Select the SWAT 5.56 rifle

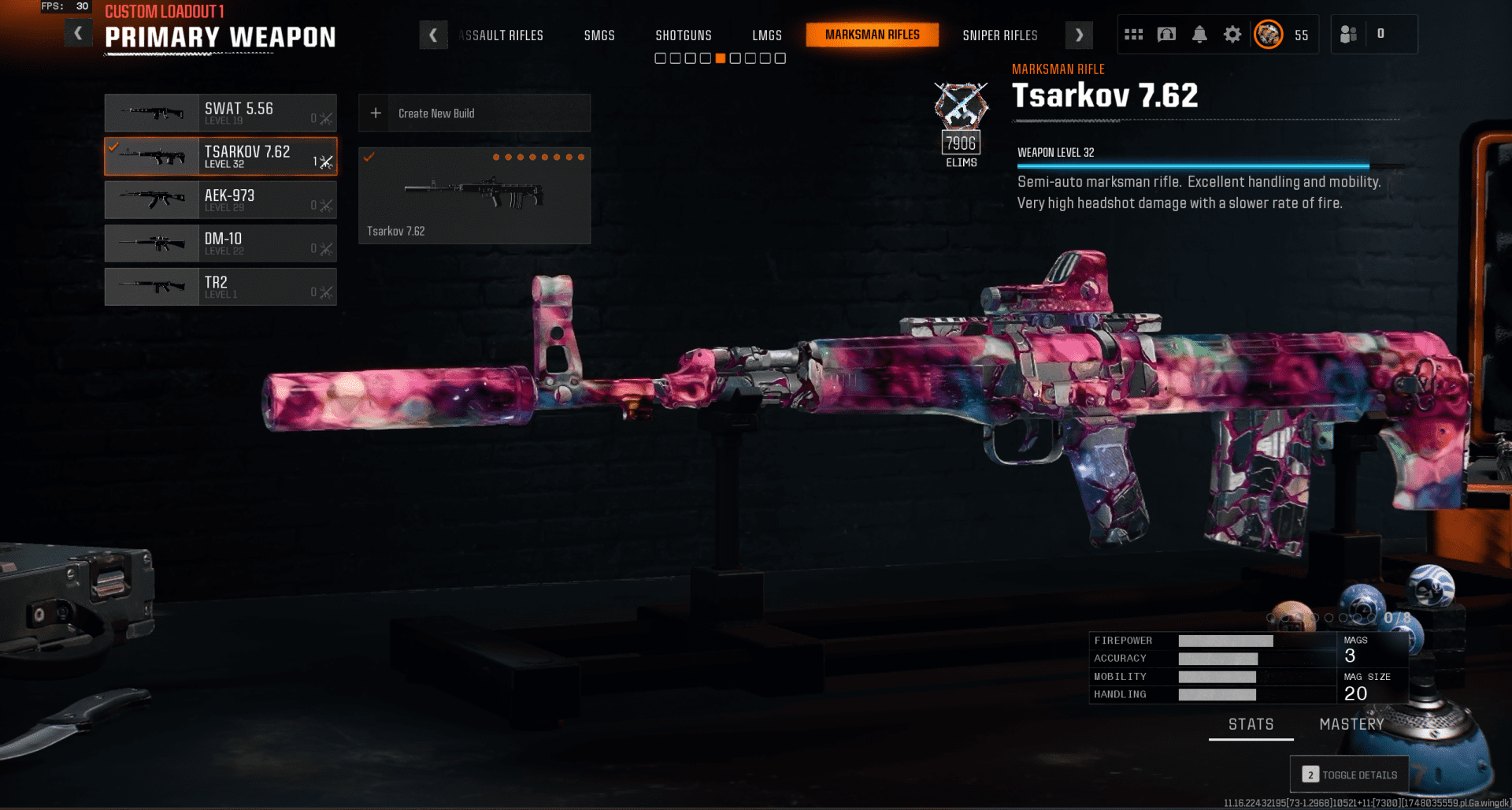(220, 113)
